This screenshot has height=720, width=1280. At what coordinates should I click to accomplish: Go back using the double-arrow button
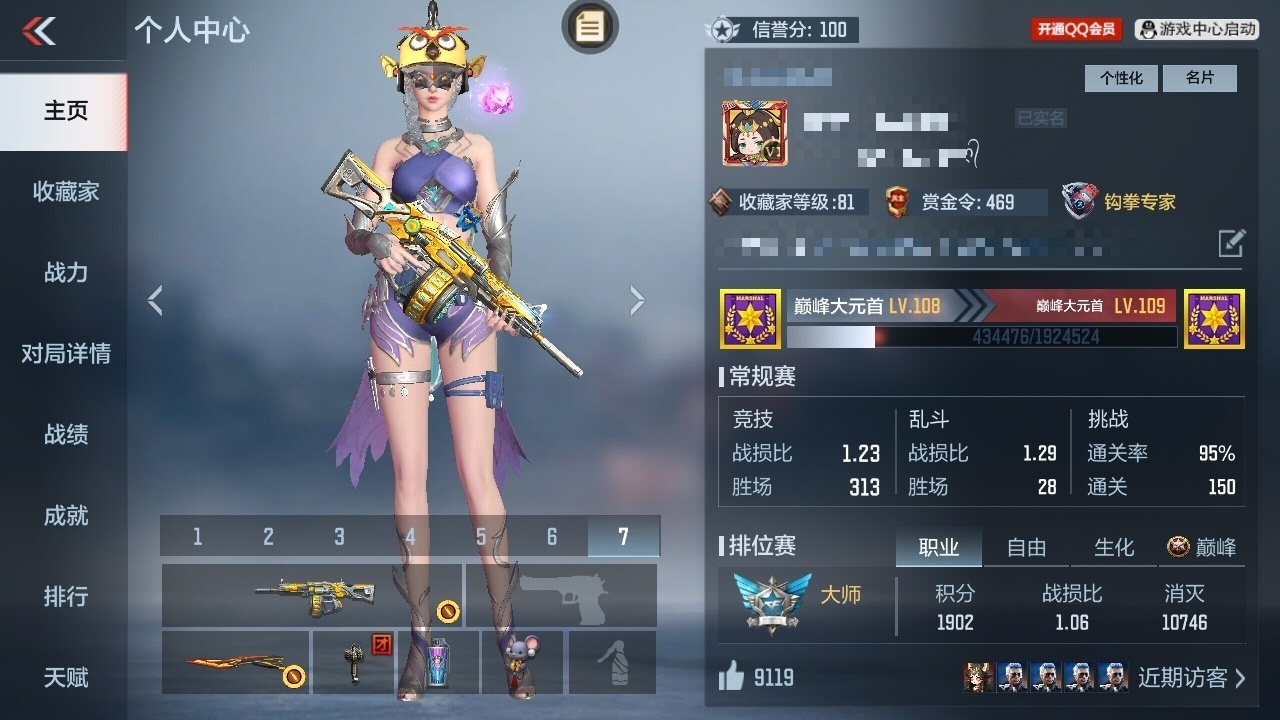[40, 31]
